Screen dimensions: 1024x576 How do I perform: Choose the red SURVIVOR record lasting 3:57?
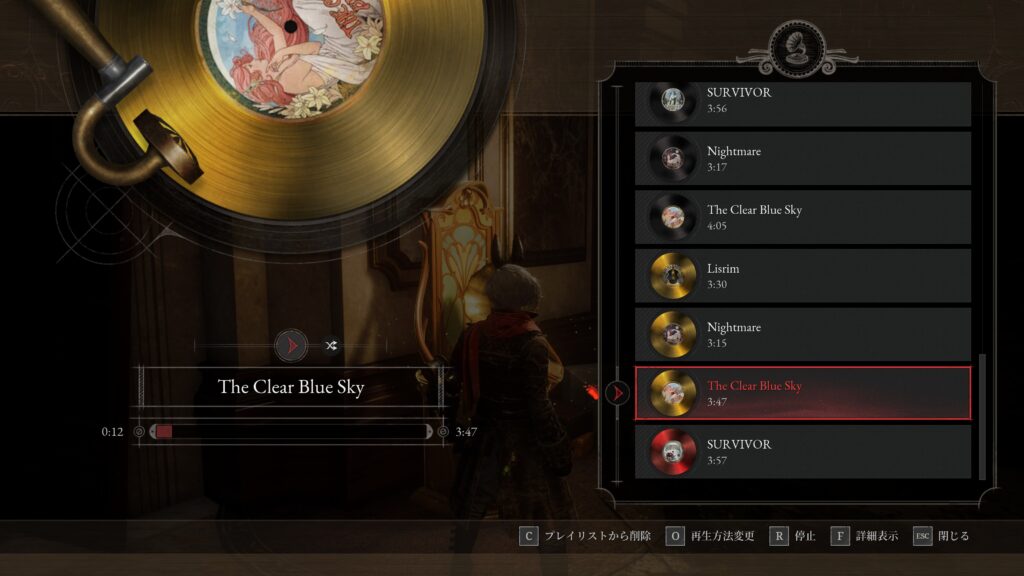(x=802, y=452)
